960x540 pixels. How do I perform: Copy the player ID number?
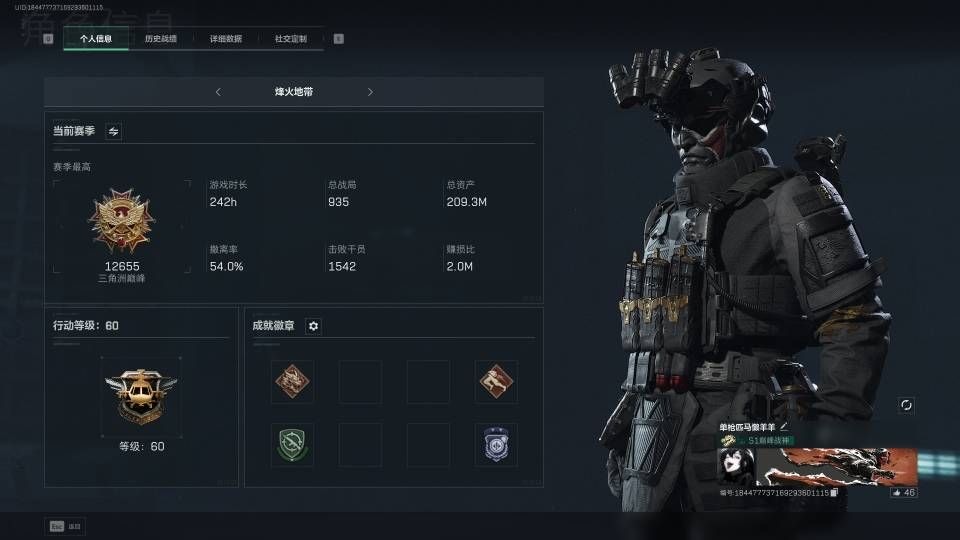pyautogui.click(x=833, y=493)
